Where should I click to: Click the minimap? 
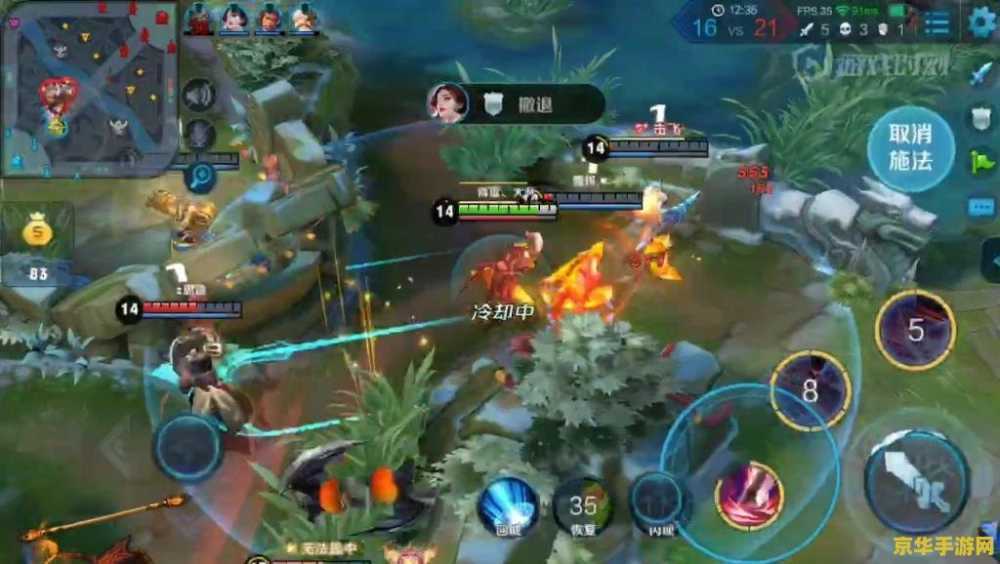[89, 87]
